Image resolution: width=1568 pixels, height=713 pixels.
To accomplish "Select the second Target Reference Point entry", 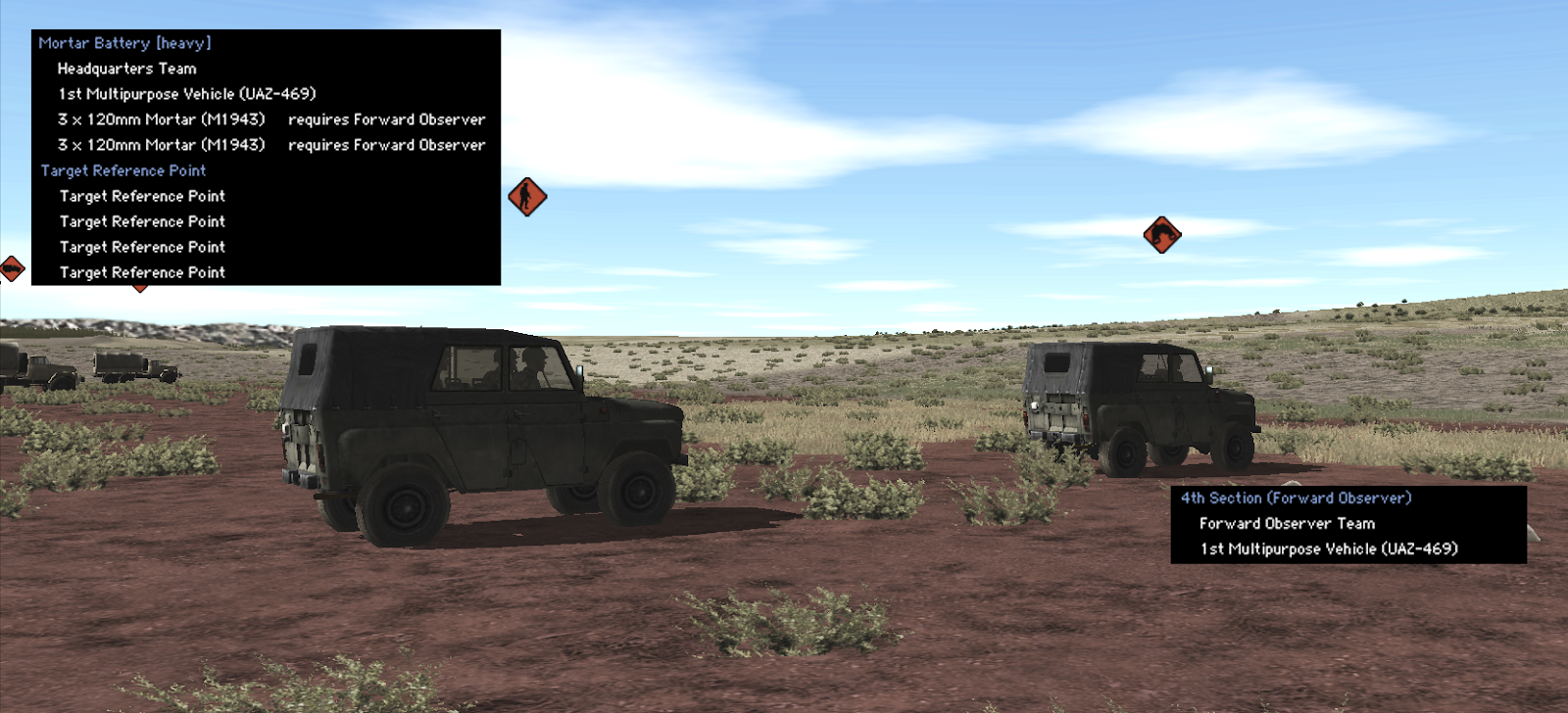I will [x=142, y=221].
